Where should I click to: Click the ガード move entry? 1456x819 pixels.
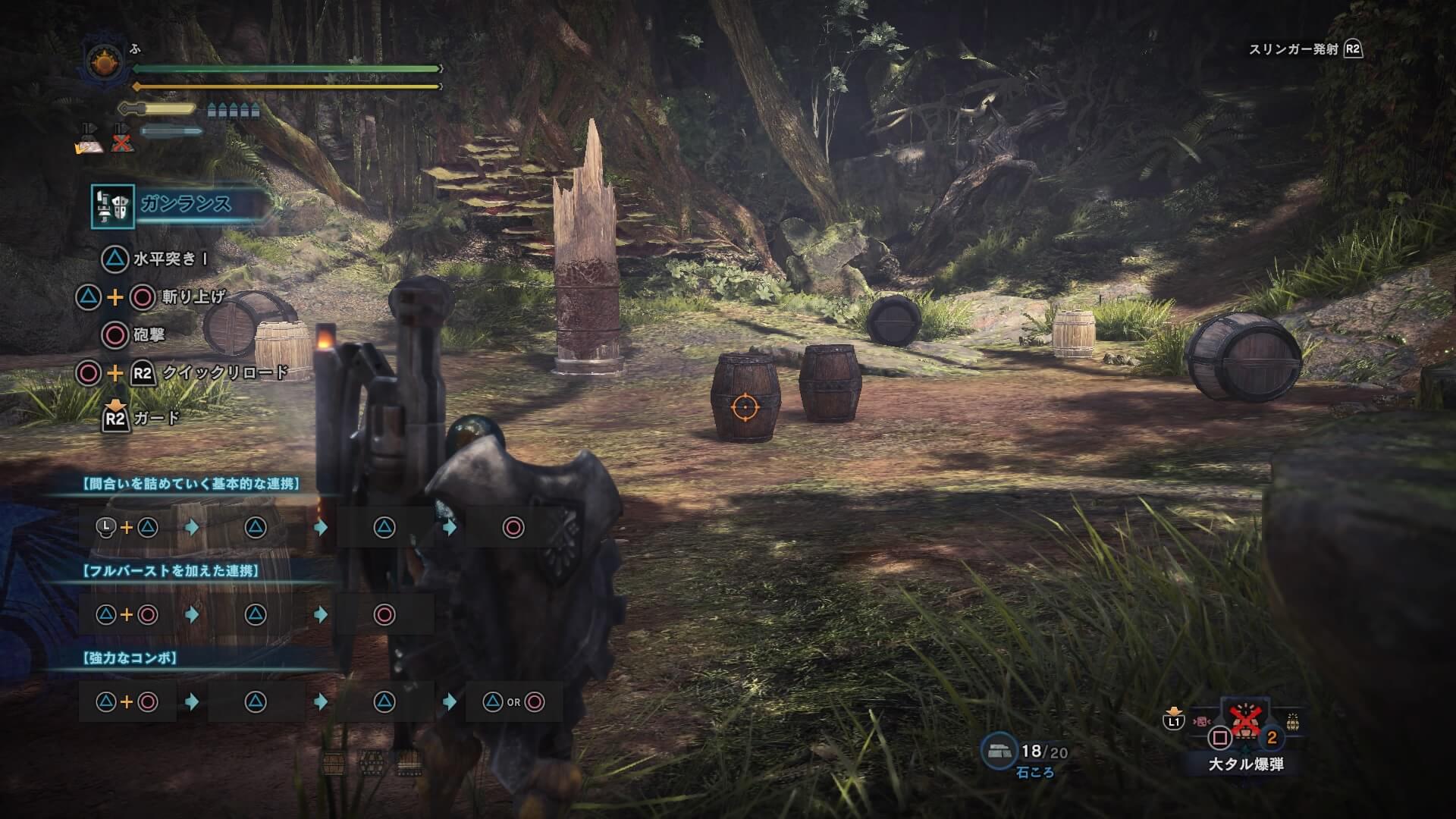(156, 418)
